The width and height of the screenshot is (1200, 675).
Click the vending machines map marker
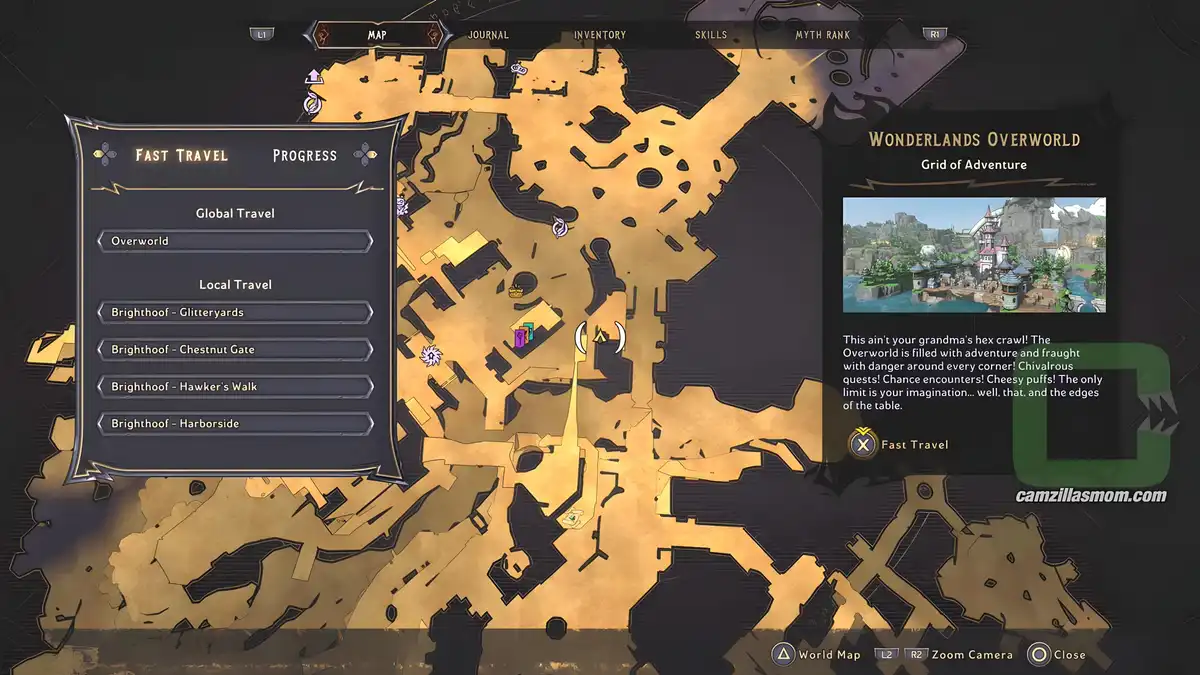[525, 337]
